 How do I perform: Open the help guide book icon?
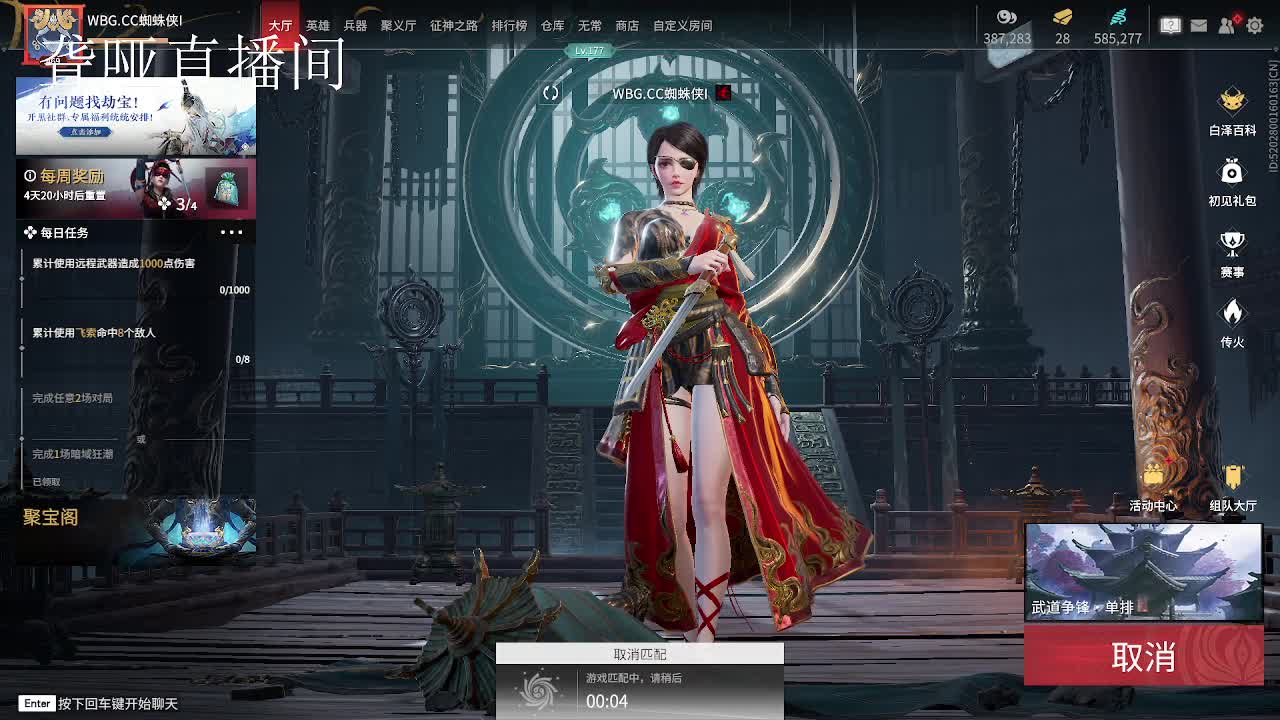1170,26
